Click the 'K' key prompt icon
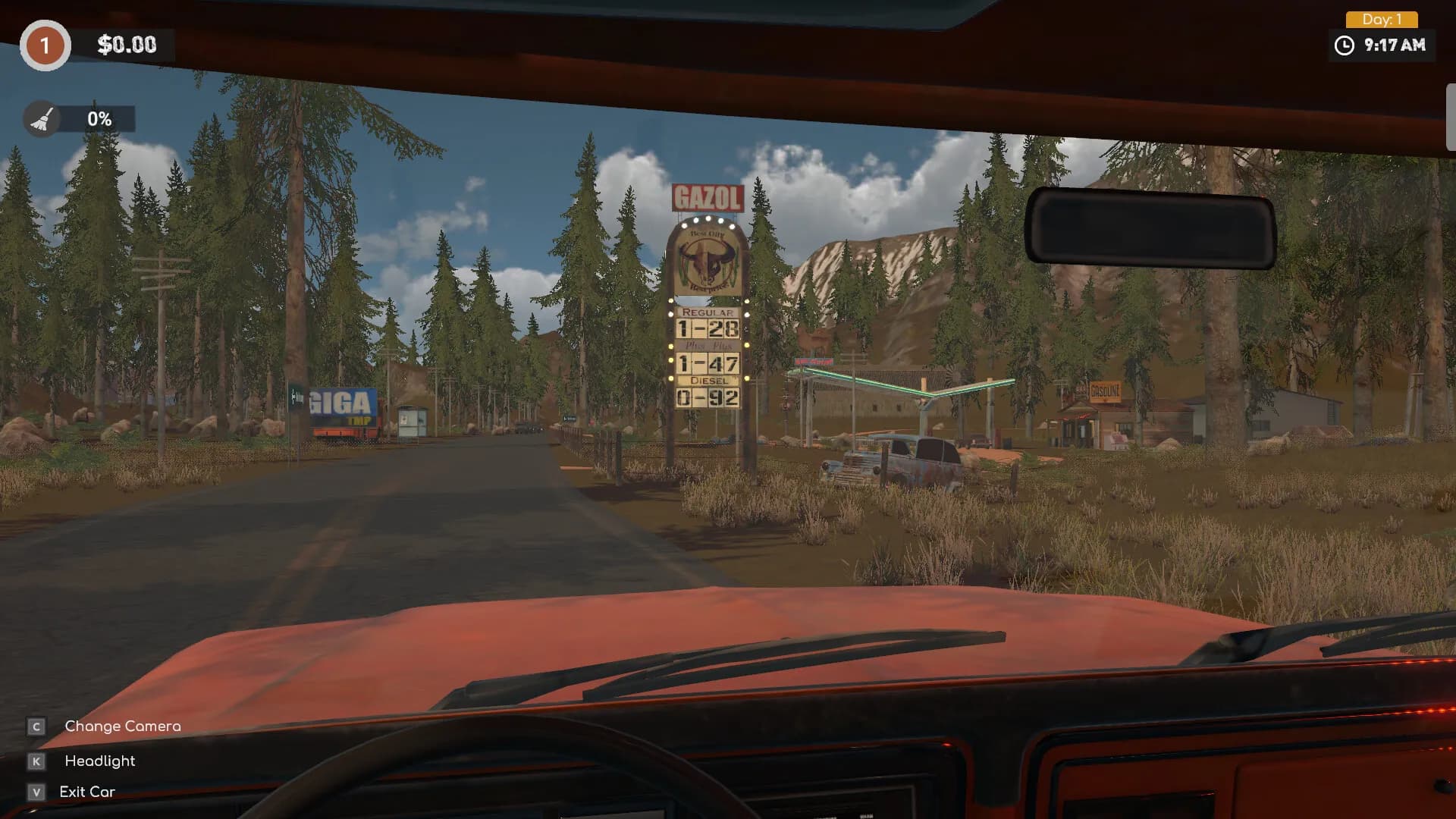Image resolution: width=1456 pixels, height=819 pixels. 36,761
